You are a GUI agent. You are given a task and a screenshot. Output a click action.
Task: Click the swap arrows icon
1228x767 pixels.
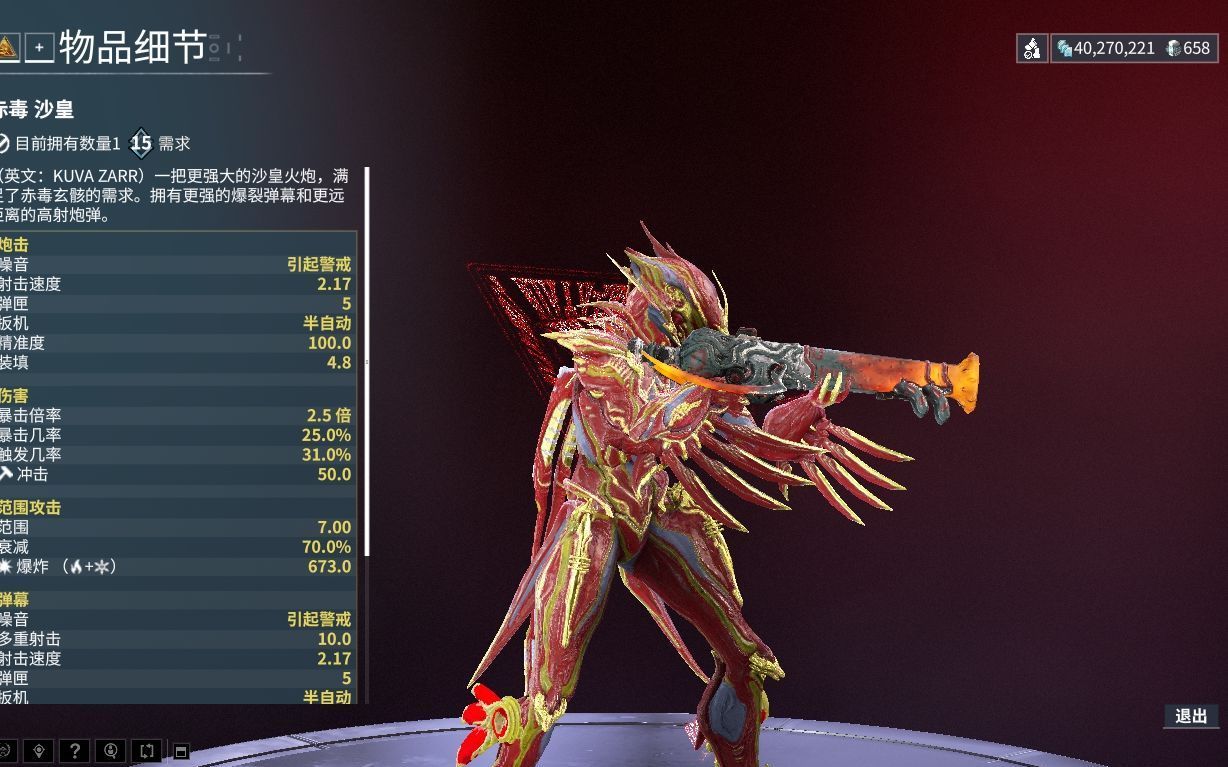146,750
